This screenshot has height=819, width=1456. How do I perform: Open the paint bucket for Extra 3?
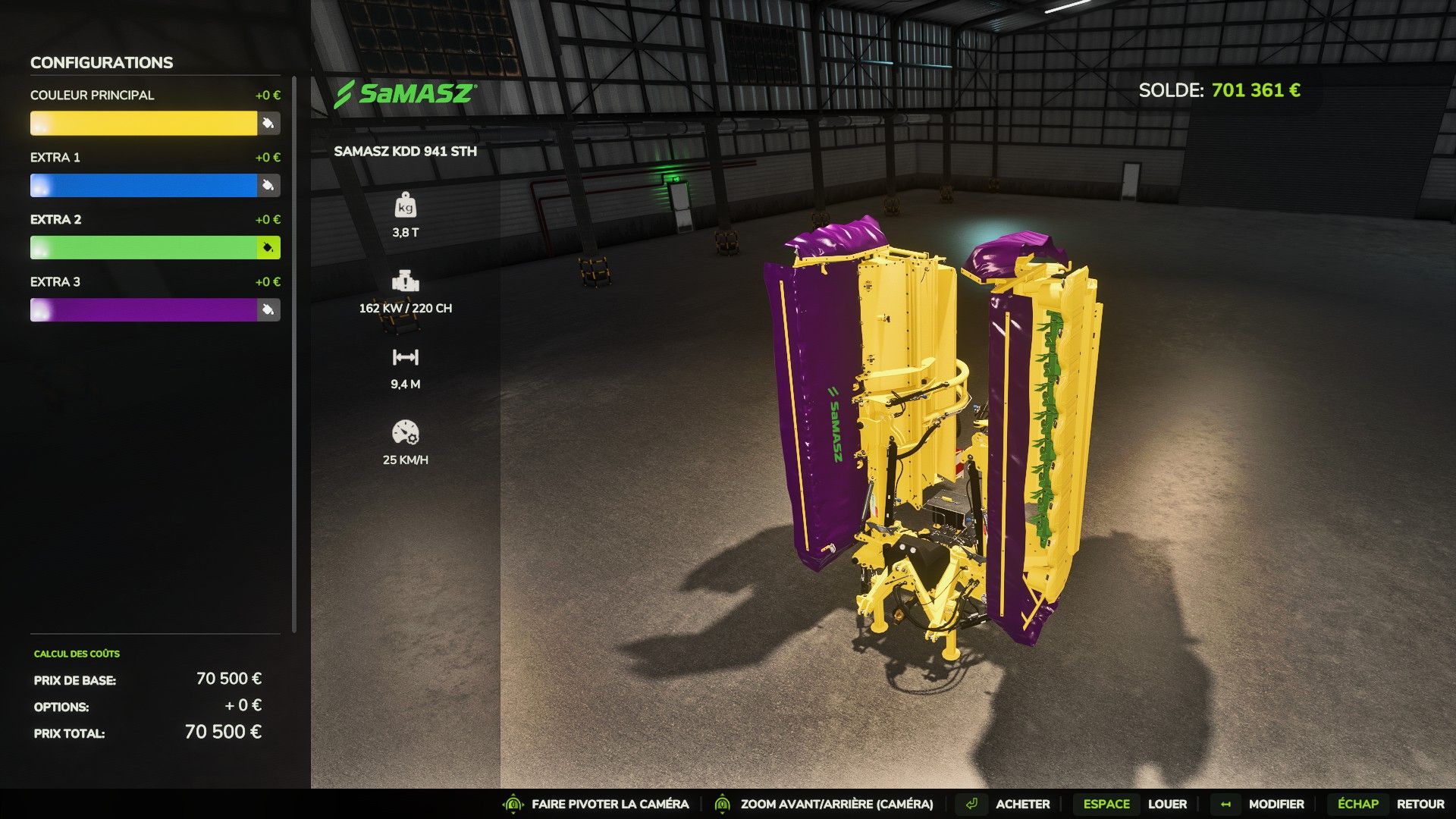click(x=268, y=310)
